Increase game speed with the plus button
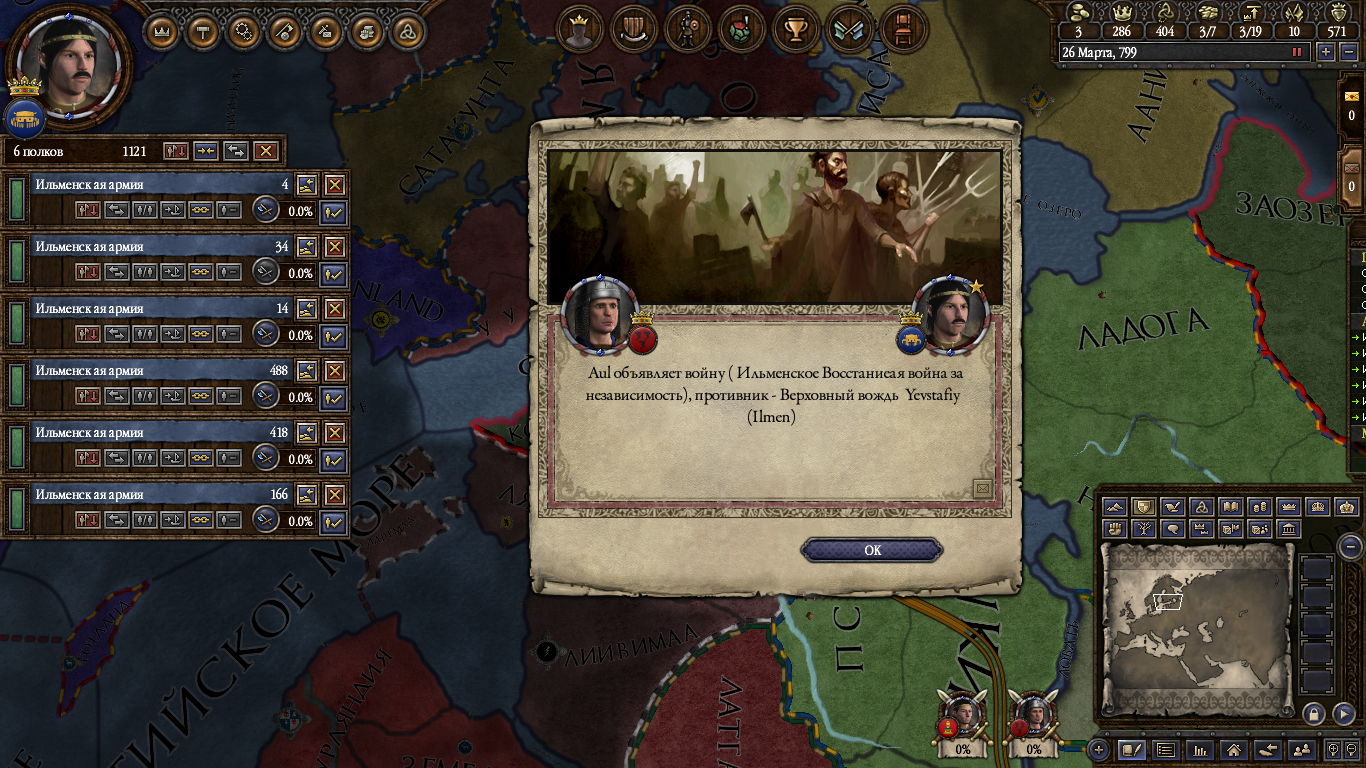Viewport: 1366px width, 768px height. tap(1326, 52)
